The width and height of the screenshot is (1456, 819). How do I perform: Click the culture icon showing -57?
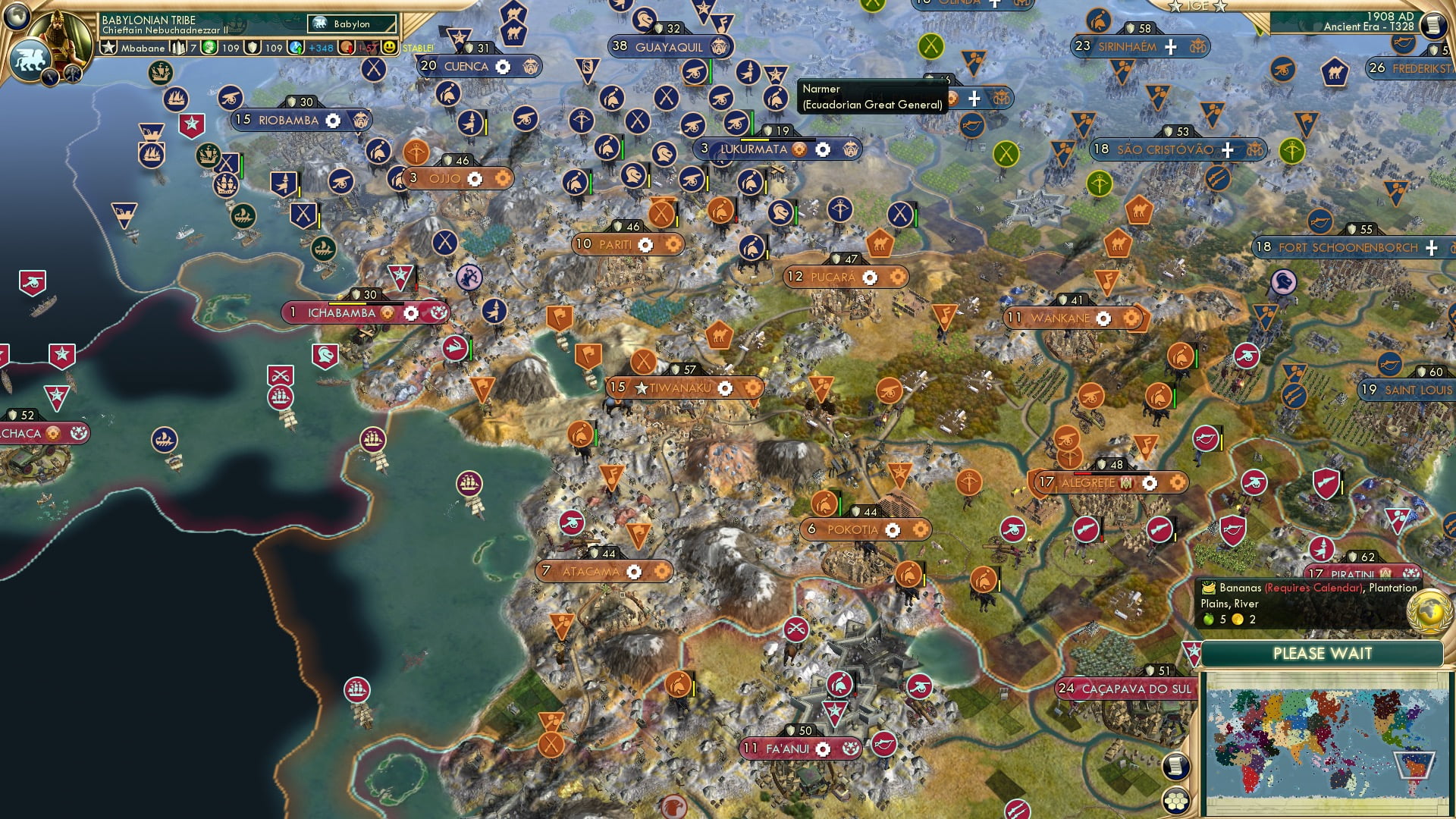[x=345, y=48]
